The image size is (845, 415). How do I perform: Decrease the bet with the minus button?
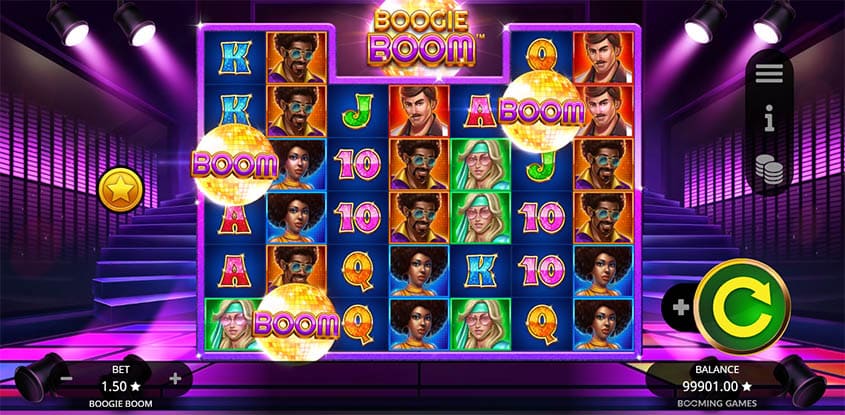(x=66, y=379)
